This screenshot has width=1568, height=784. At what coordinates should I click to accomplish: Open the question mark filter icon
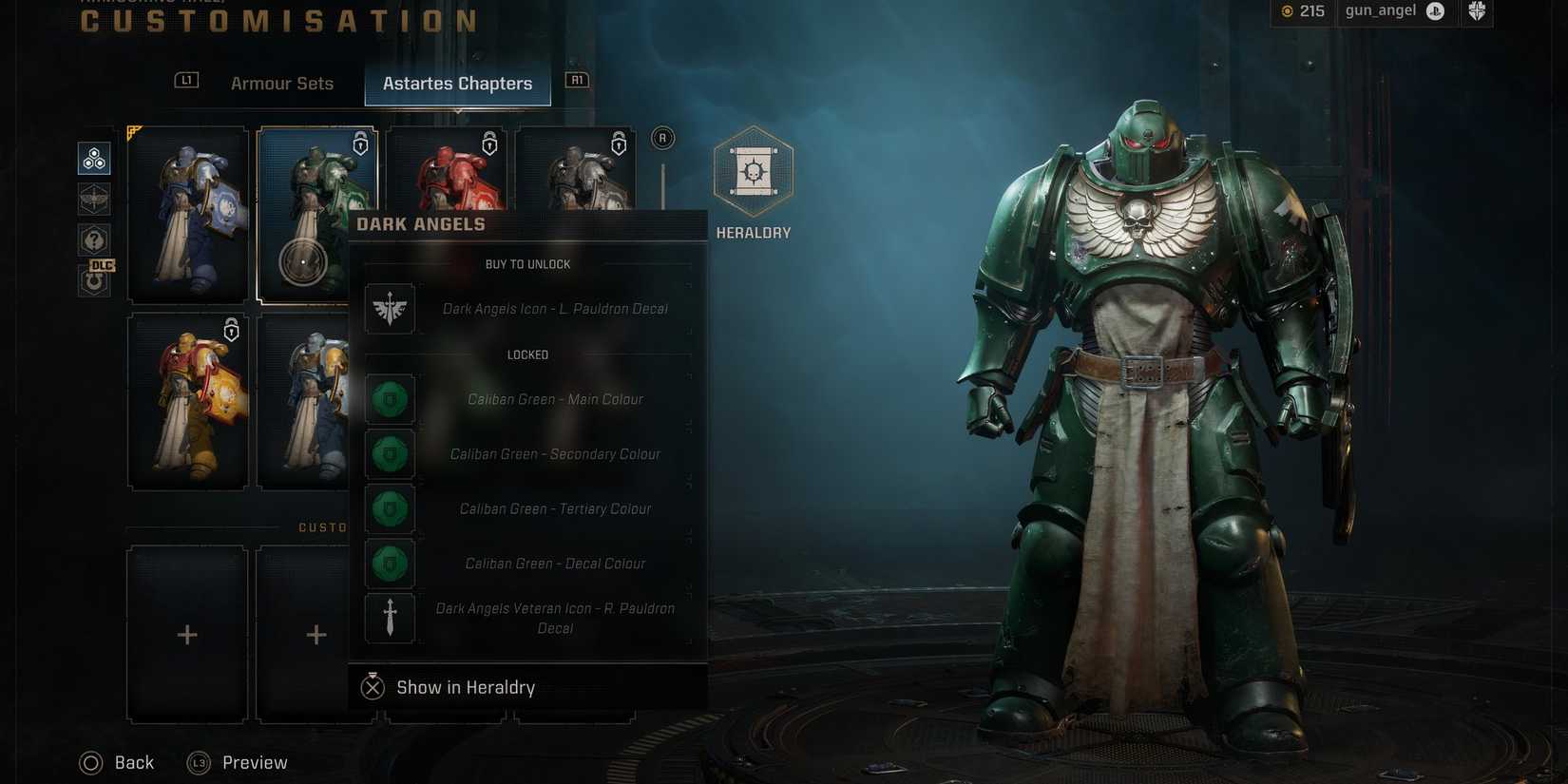(94, 239)
